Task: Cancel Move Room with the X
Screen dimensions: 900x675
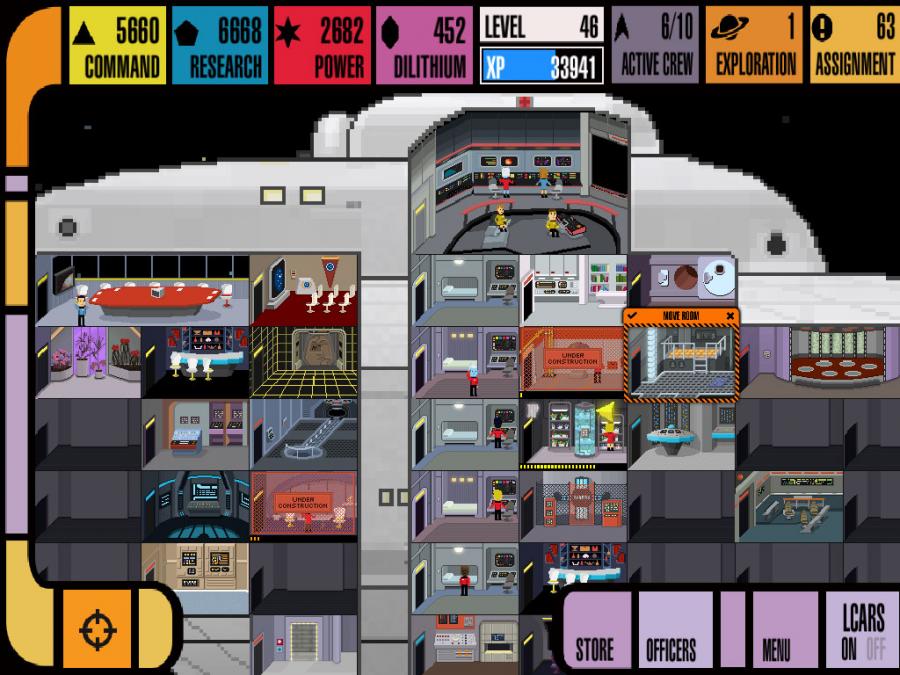Action: (x=730, y=316)
